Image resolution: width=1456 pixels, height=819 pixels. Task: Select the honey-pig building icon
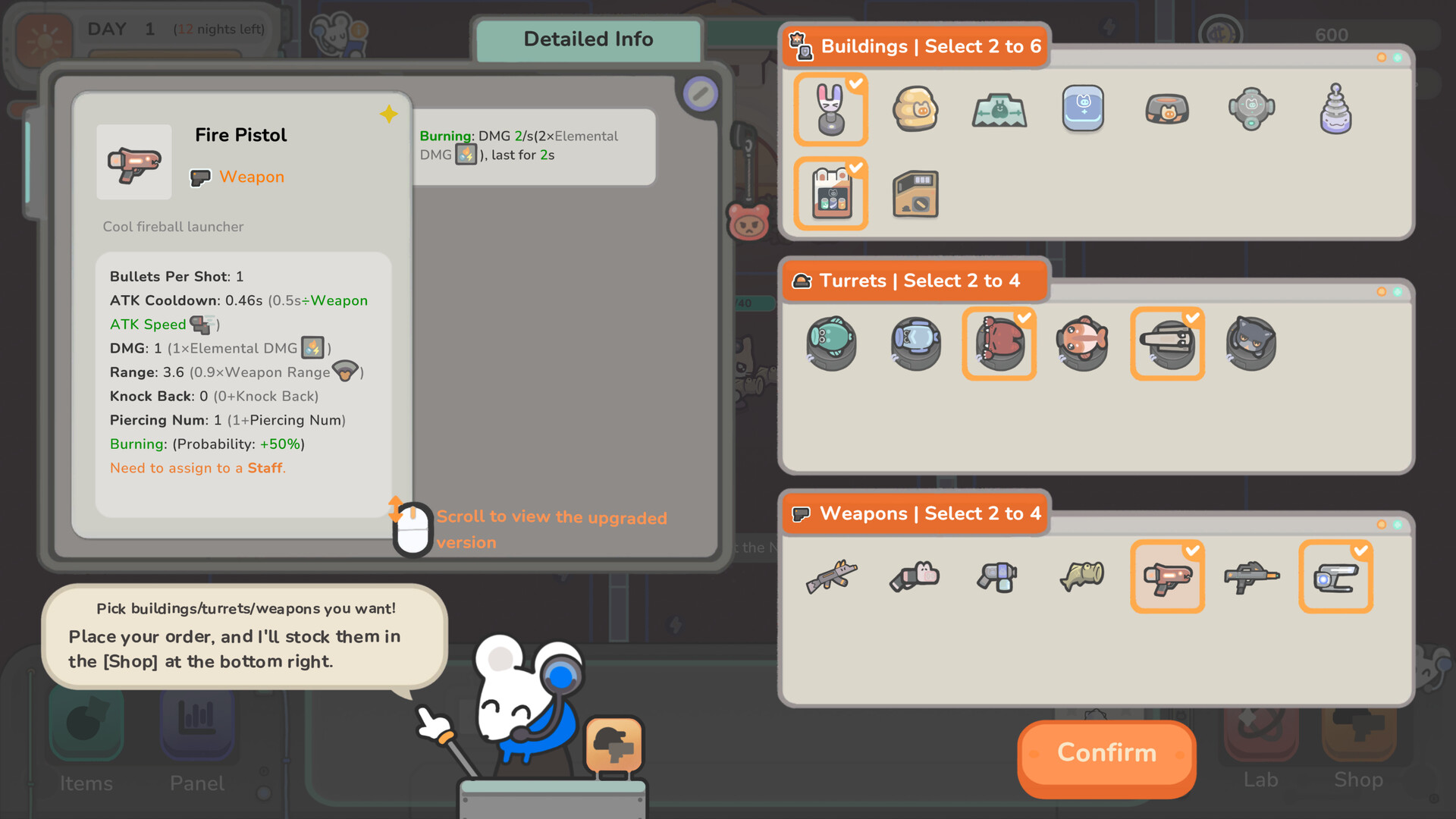coord(915,109)
